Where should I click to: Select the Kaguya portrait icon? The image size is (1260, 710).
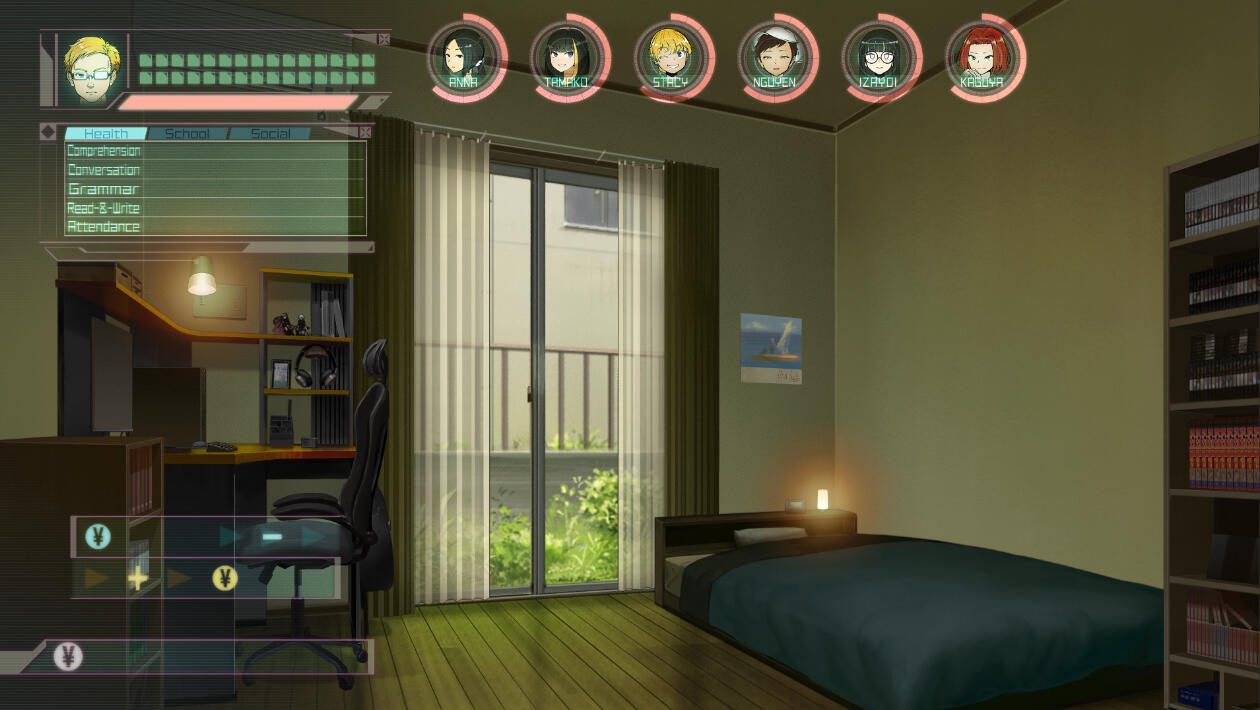click(x=982, y=57)
